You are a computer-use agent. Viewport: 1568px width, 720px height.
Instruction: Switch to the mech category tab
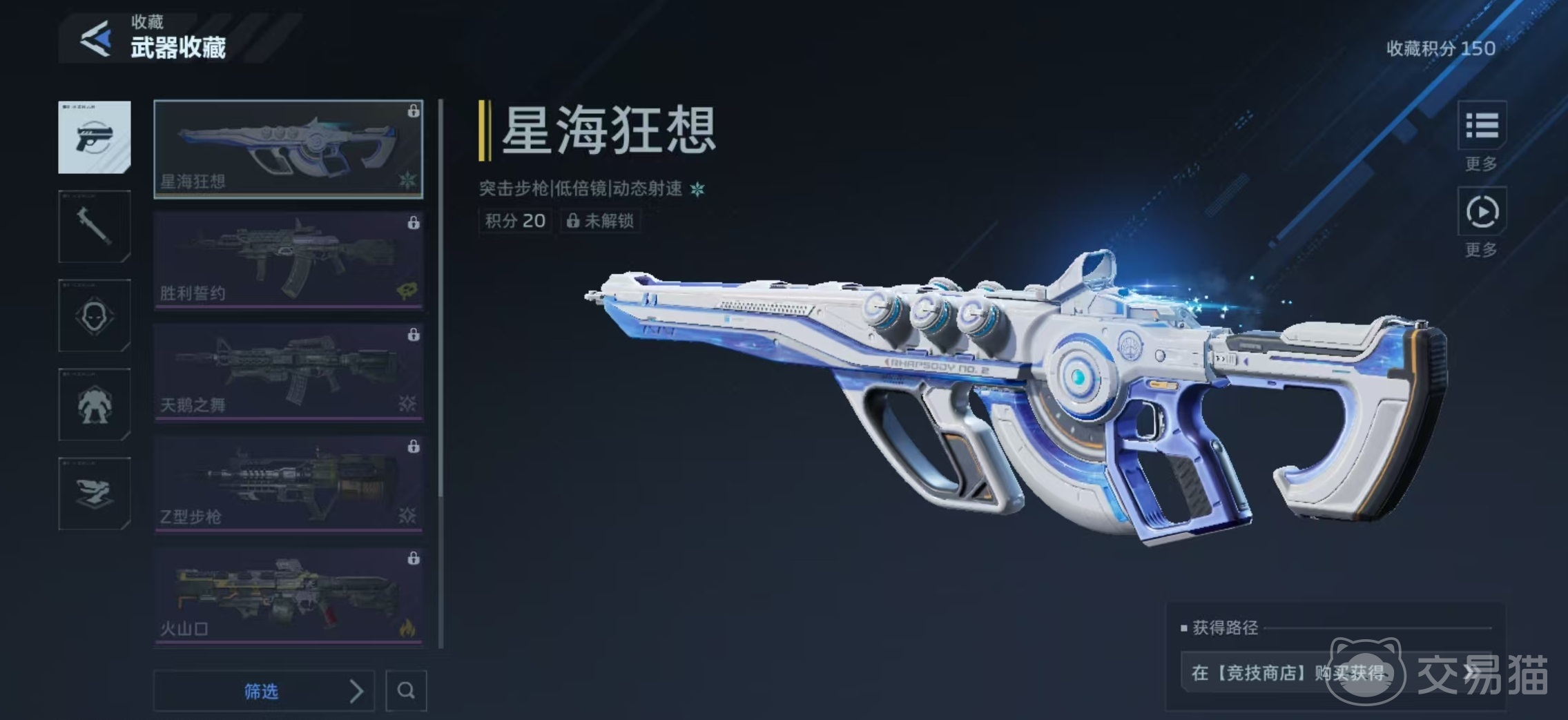[x=95, y=405]
